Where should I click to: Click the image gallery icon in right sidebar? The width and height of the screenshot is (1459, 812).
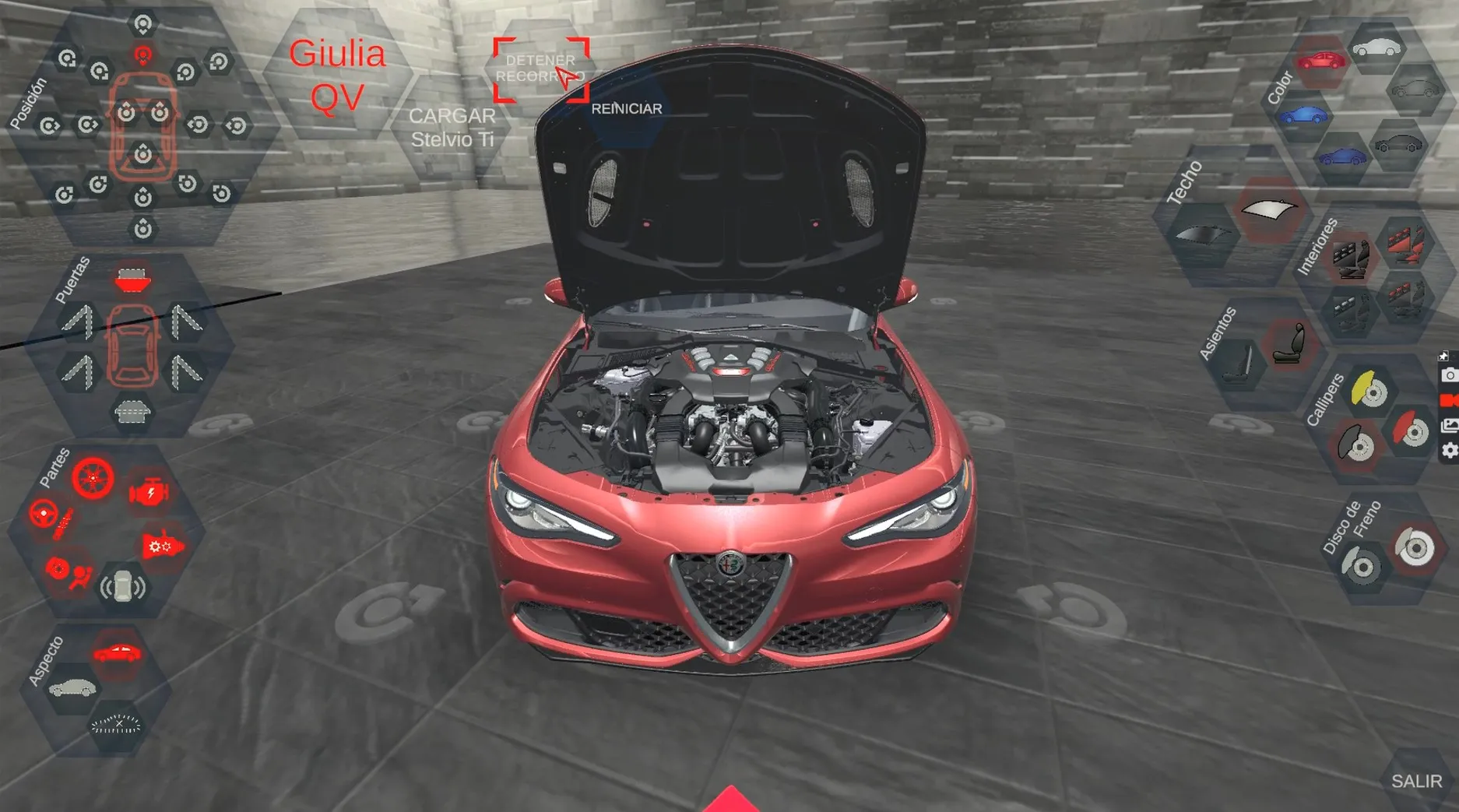coord(1450,425)
